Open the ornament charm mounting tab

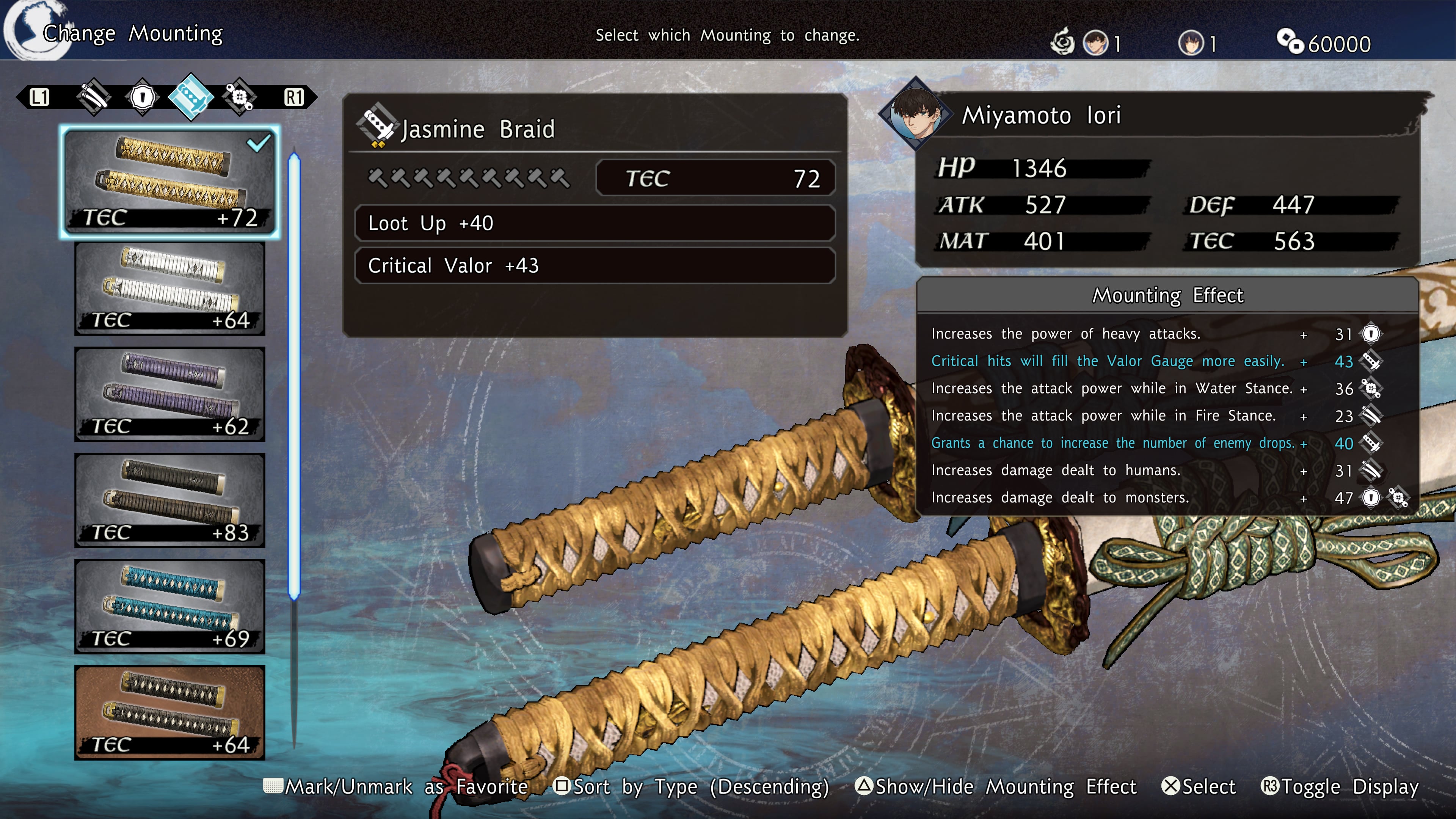[240, 97]
